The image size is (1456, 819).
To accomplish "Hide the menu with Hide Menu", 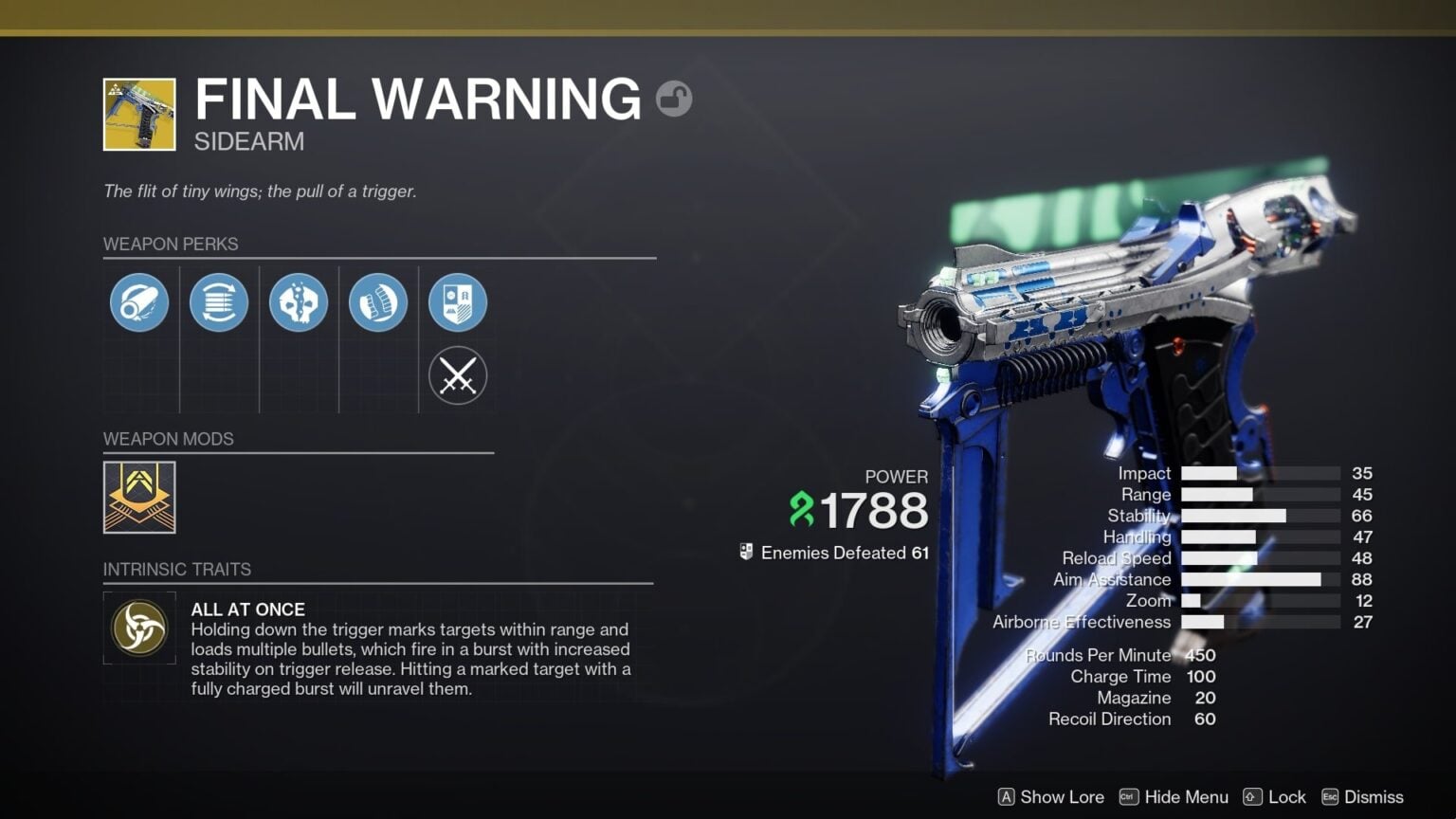I will coord(1174,797).
